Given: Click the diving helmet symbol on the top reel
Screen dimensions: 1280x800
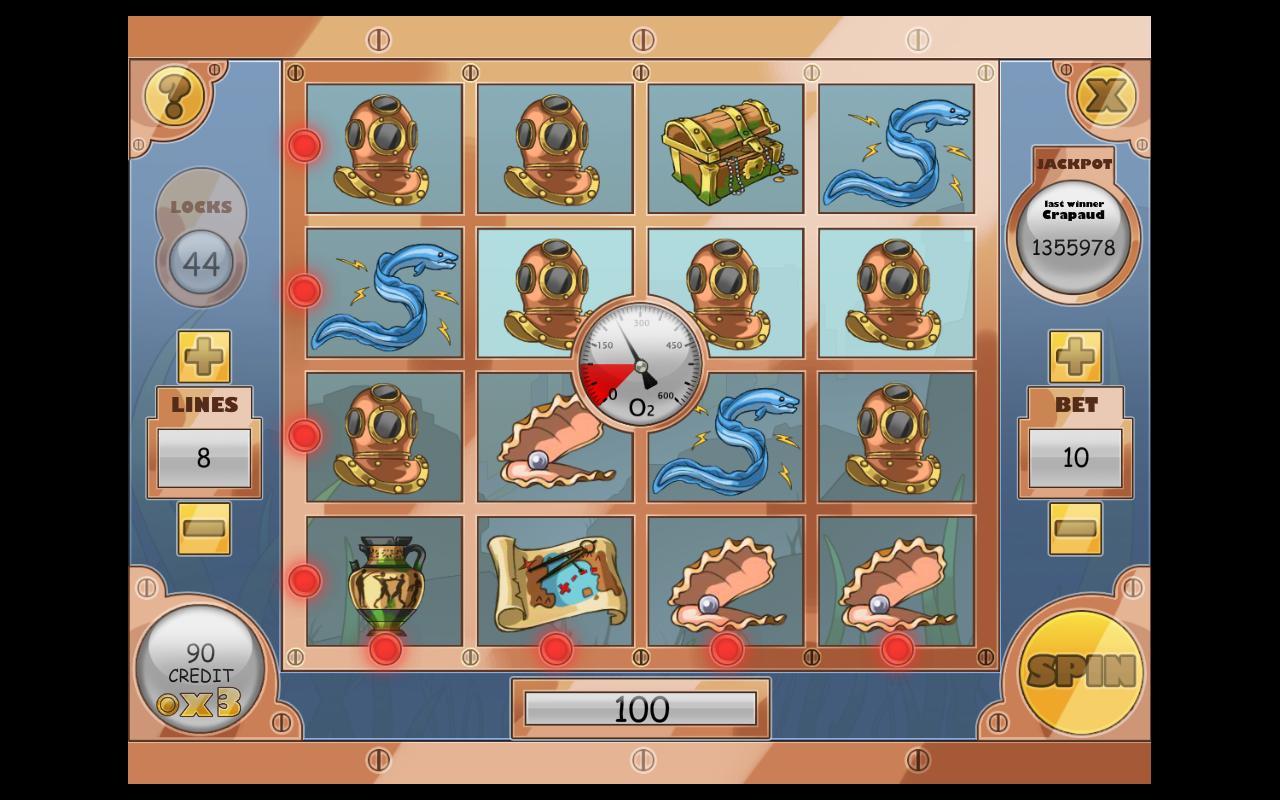Looking at the screenshot, I should (x=383, y=148).
